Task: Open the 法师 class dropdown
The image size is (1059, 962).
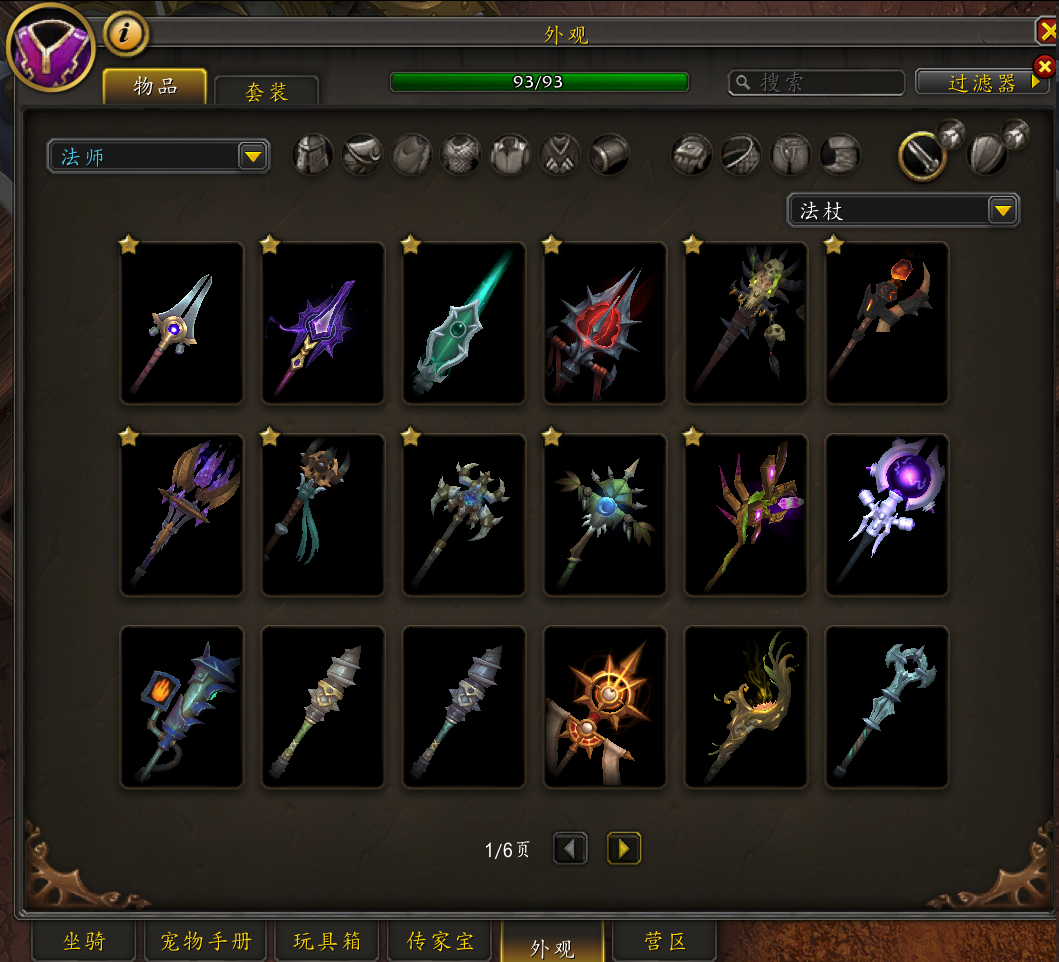Action: 253,156
